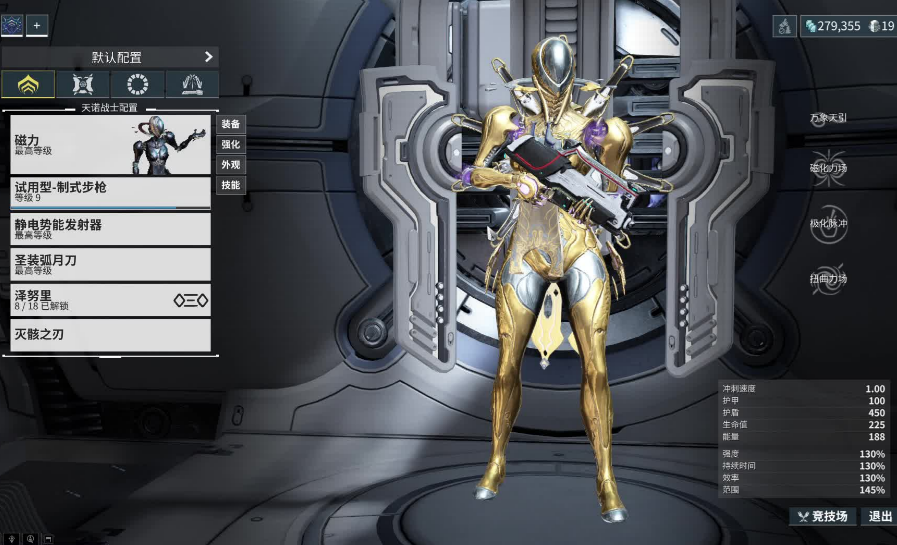The width and height of the screenshot is (897, 545).
Task: Open the 圣装弧月刀 melee weapon slot
Action: pyautogui.click(x=110, y=264)
